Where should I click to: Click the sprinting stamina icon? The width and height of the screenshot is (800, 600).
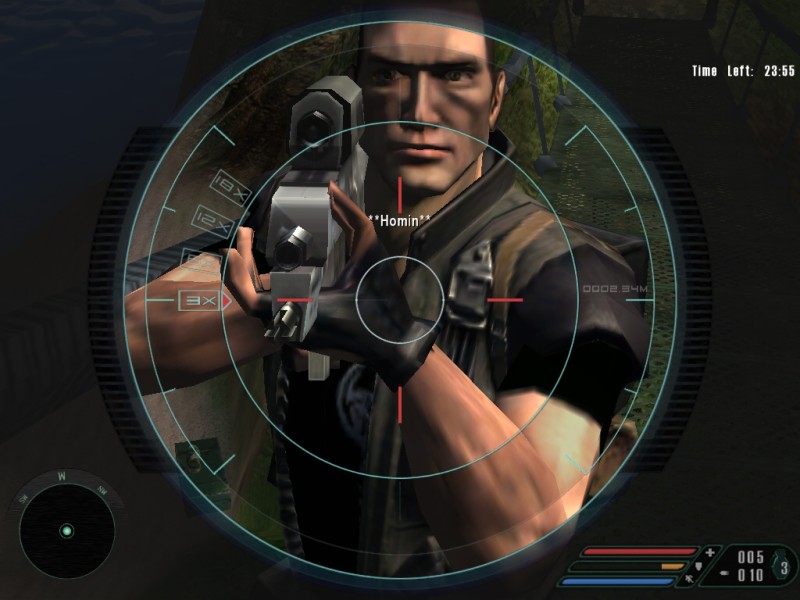[x=688, y=580]
